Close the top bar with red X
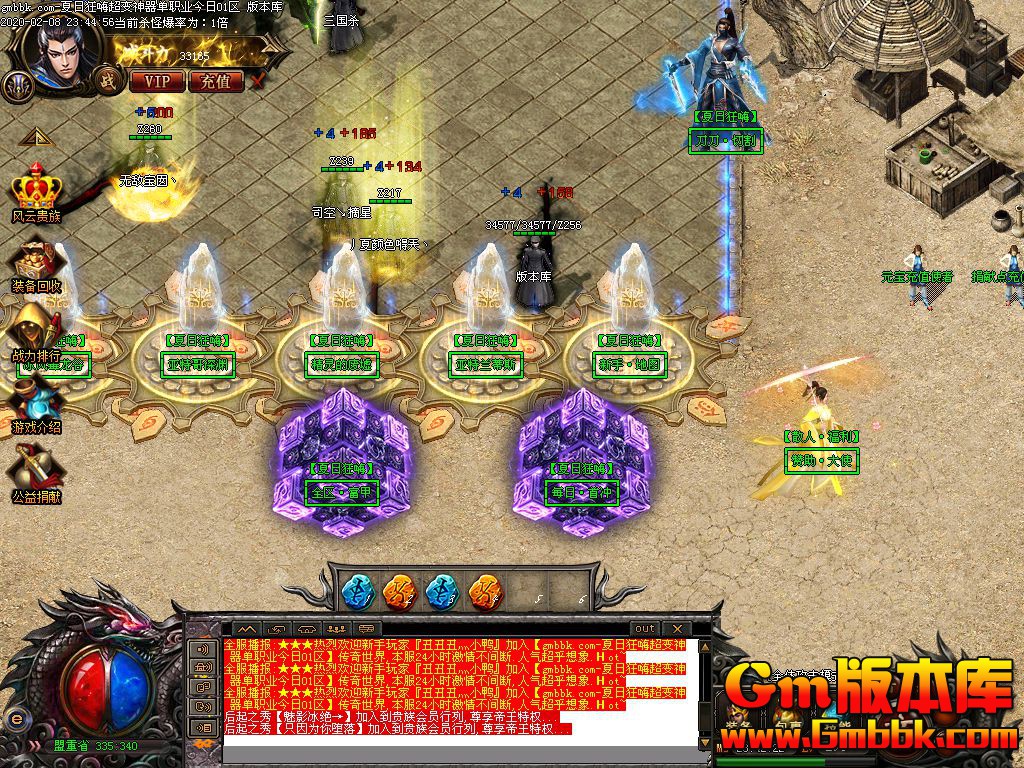Image resolution: width=1024 pixels, height=768 pixels. (258, 81)
